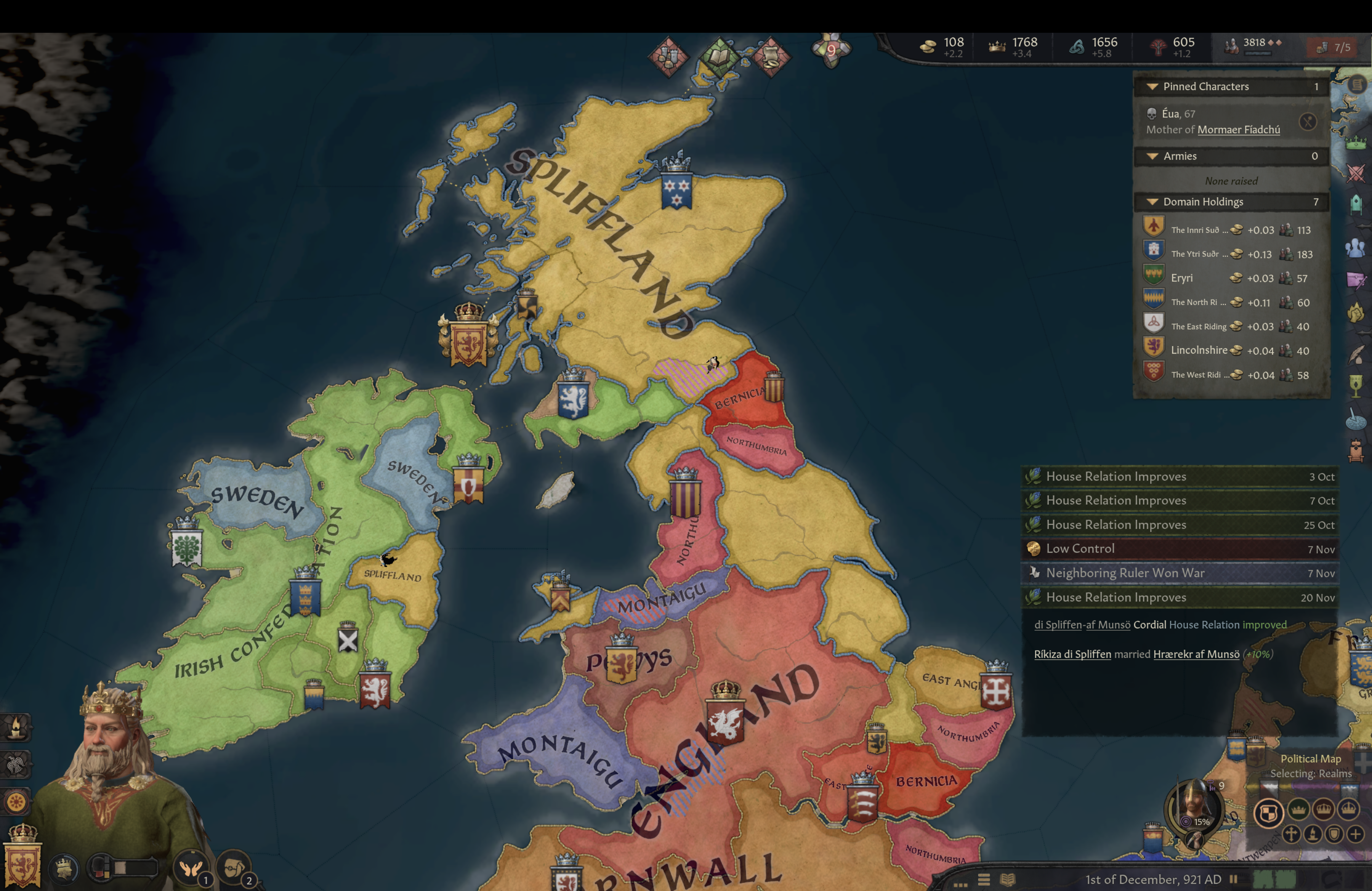Collapse the Pinned Characters section

pyautogui.click(x=1152, y=87)
